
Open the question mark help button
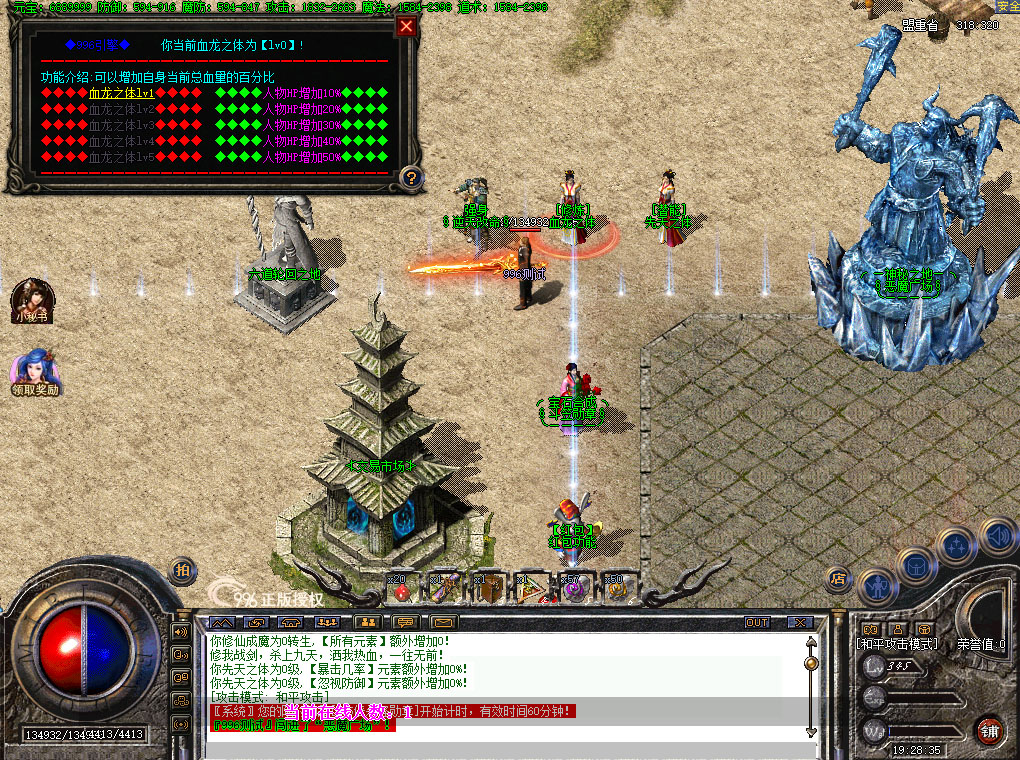point(409,178)
